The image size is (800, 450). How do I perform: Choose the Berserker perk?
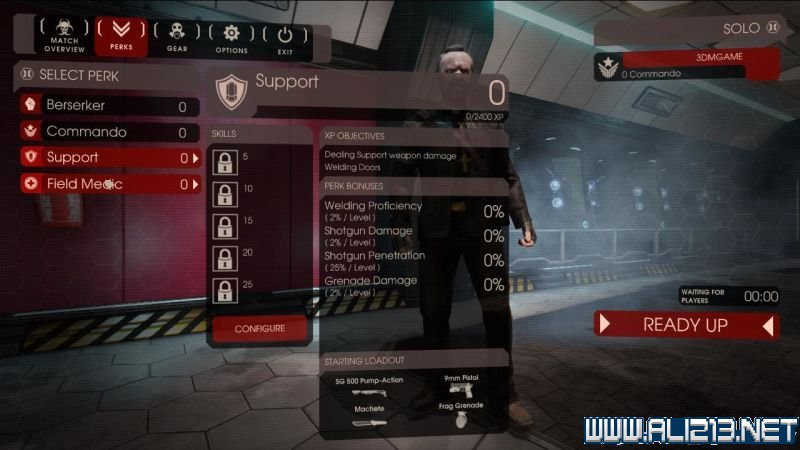point(107,106)
